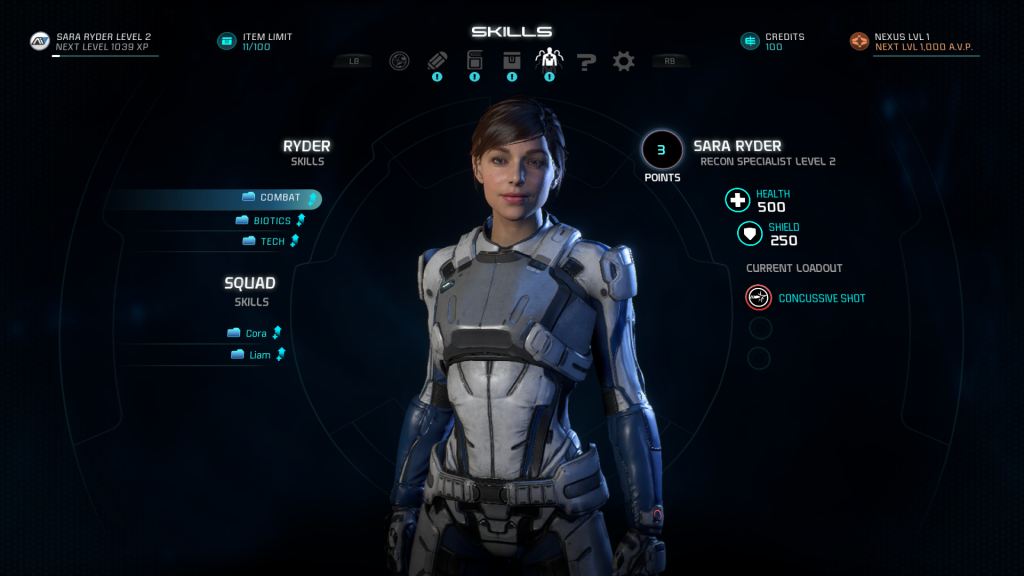
Task: Open the gear settings tab
Action: pos(624,62)
